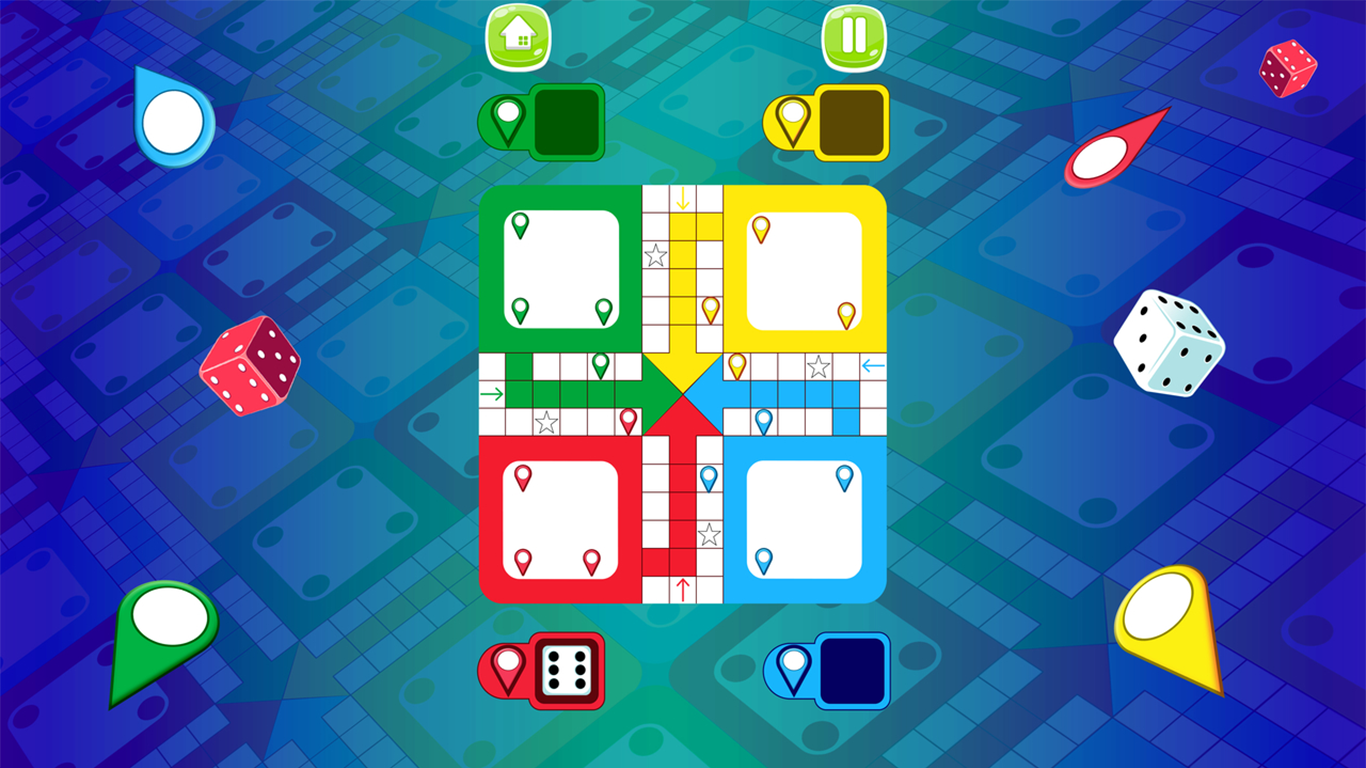The height and width of the screenshot is (768, 1366).
Task: Select the green pawn on the board path
Action: click(x=600, y=366)
